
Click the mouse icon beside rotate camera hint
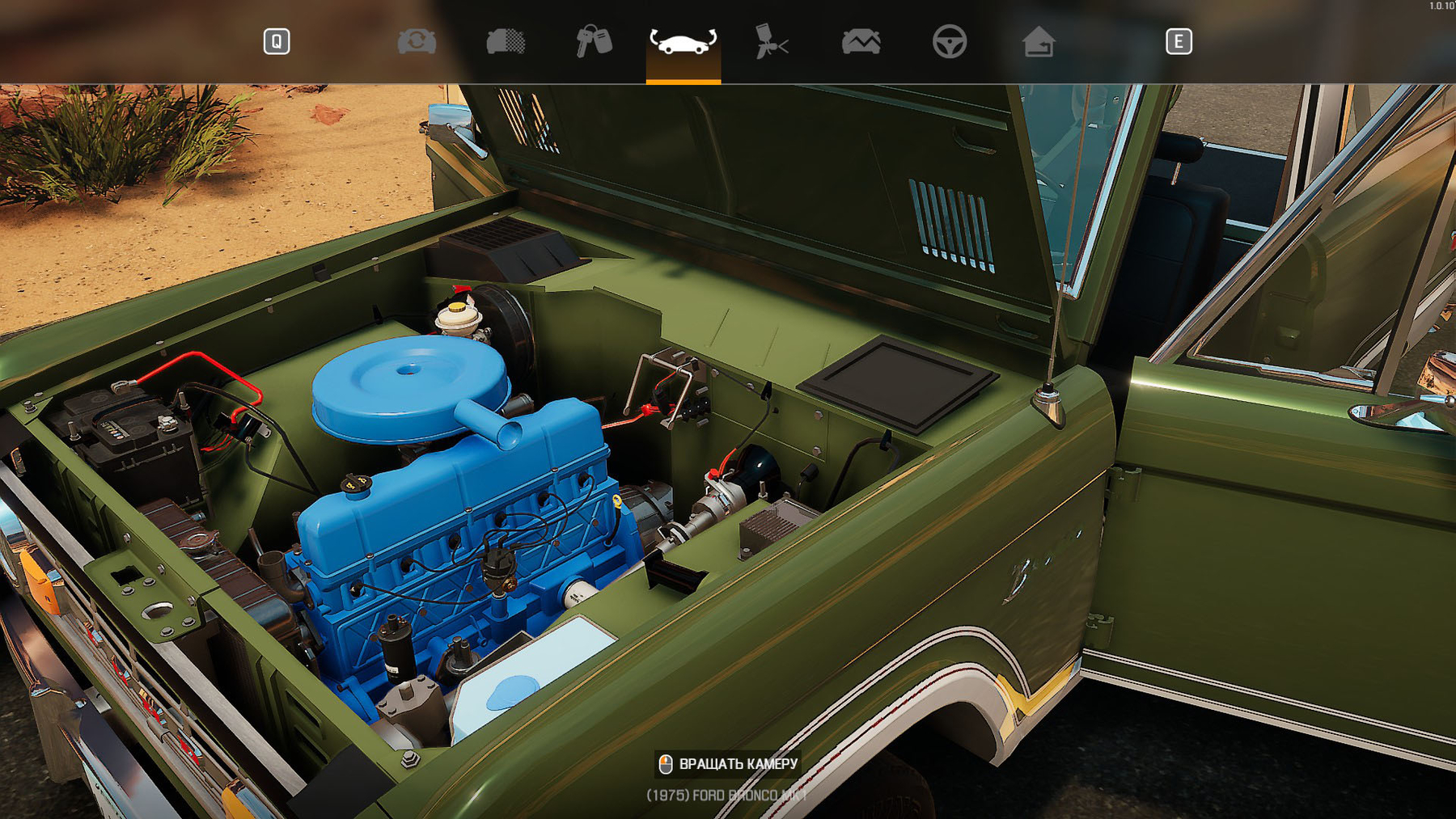[667, 763]
